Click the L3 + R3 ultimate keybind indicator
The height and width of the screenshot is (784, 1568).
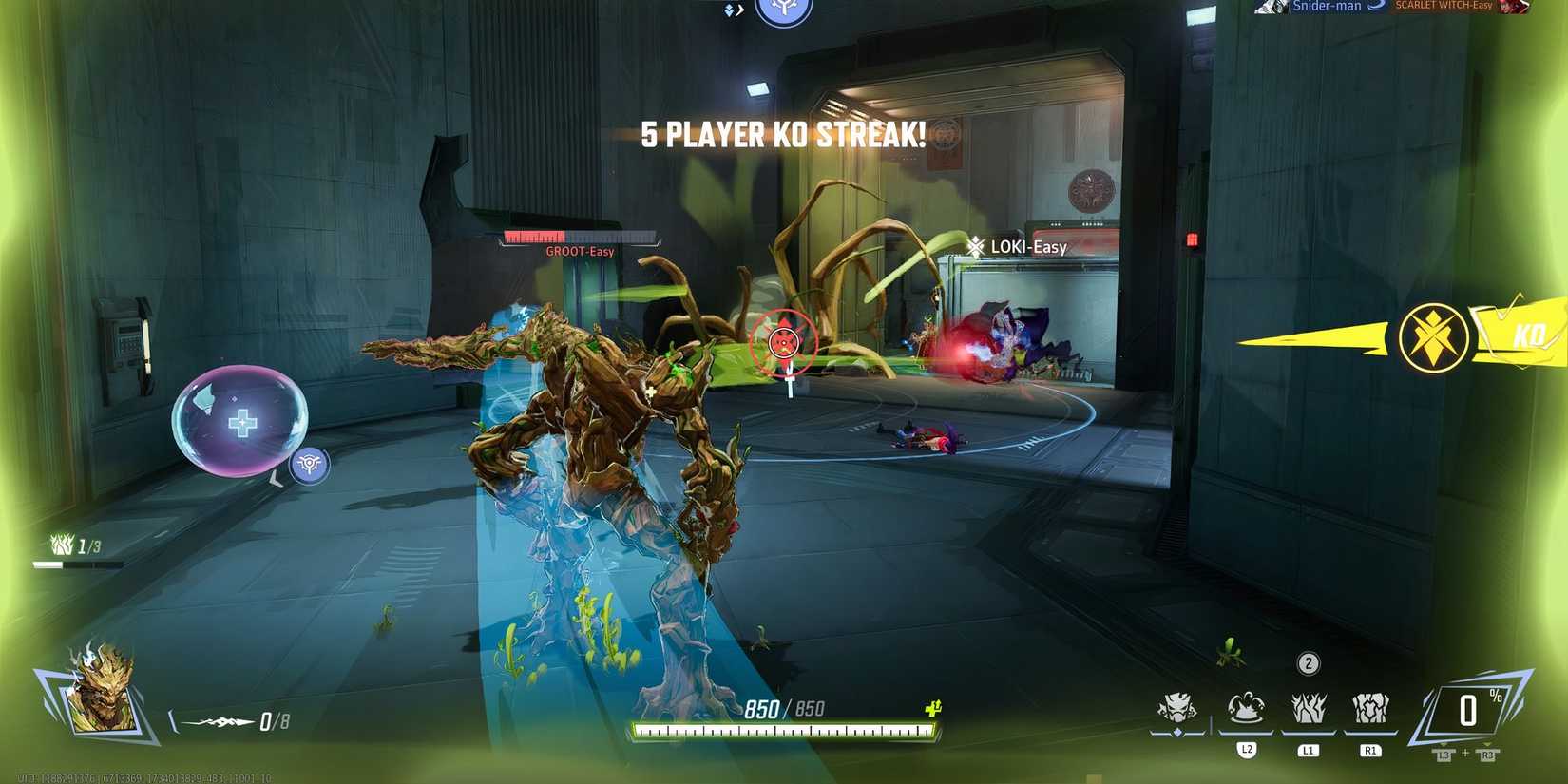[1463, 756]
